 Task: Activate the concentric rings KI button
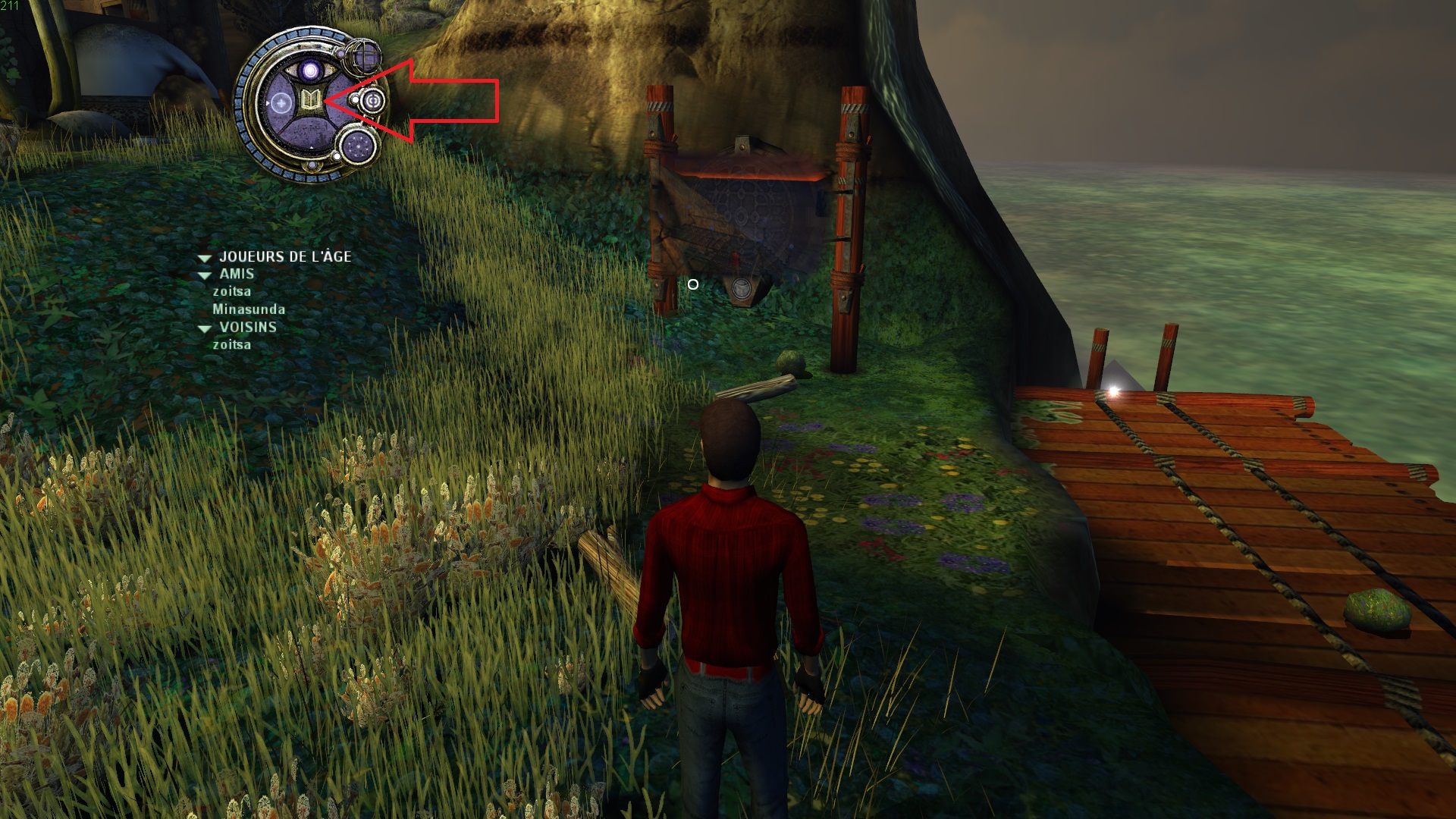coord(373,100)
